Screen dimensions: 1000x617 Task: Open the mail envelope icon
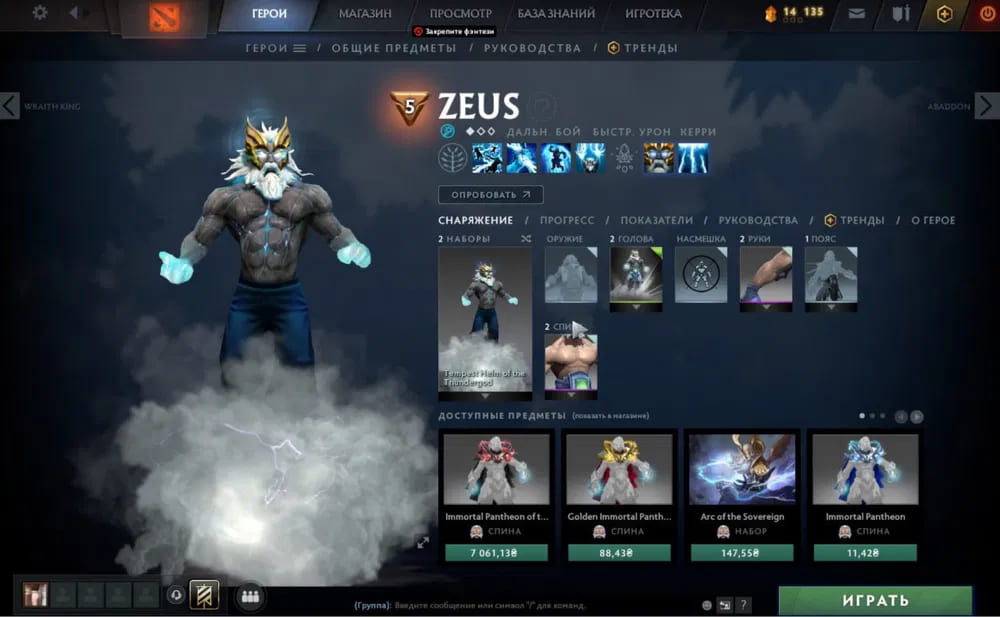(857, 14)
